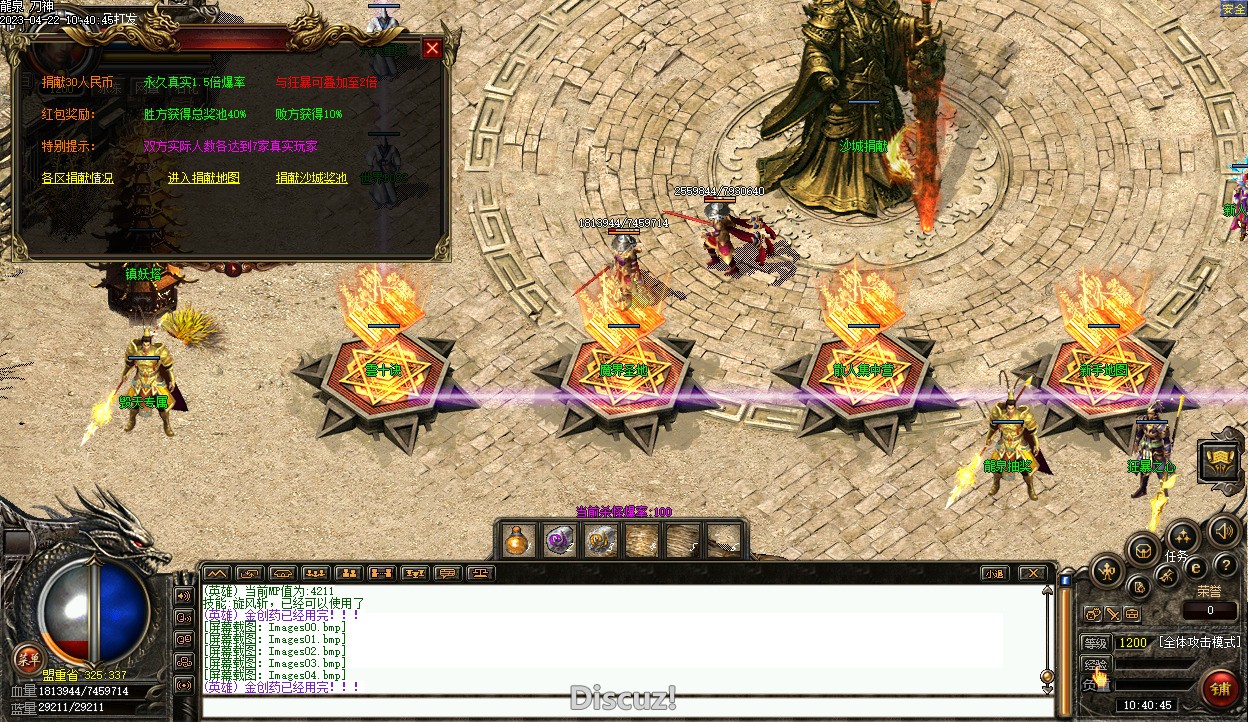Open the character figure icon panel
The width and height of the screenshot is (1248, 722).
[x=1106, y=573]
